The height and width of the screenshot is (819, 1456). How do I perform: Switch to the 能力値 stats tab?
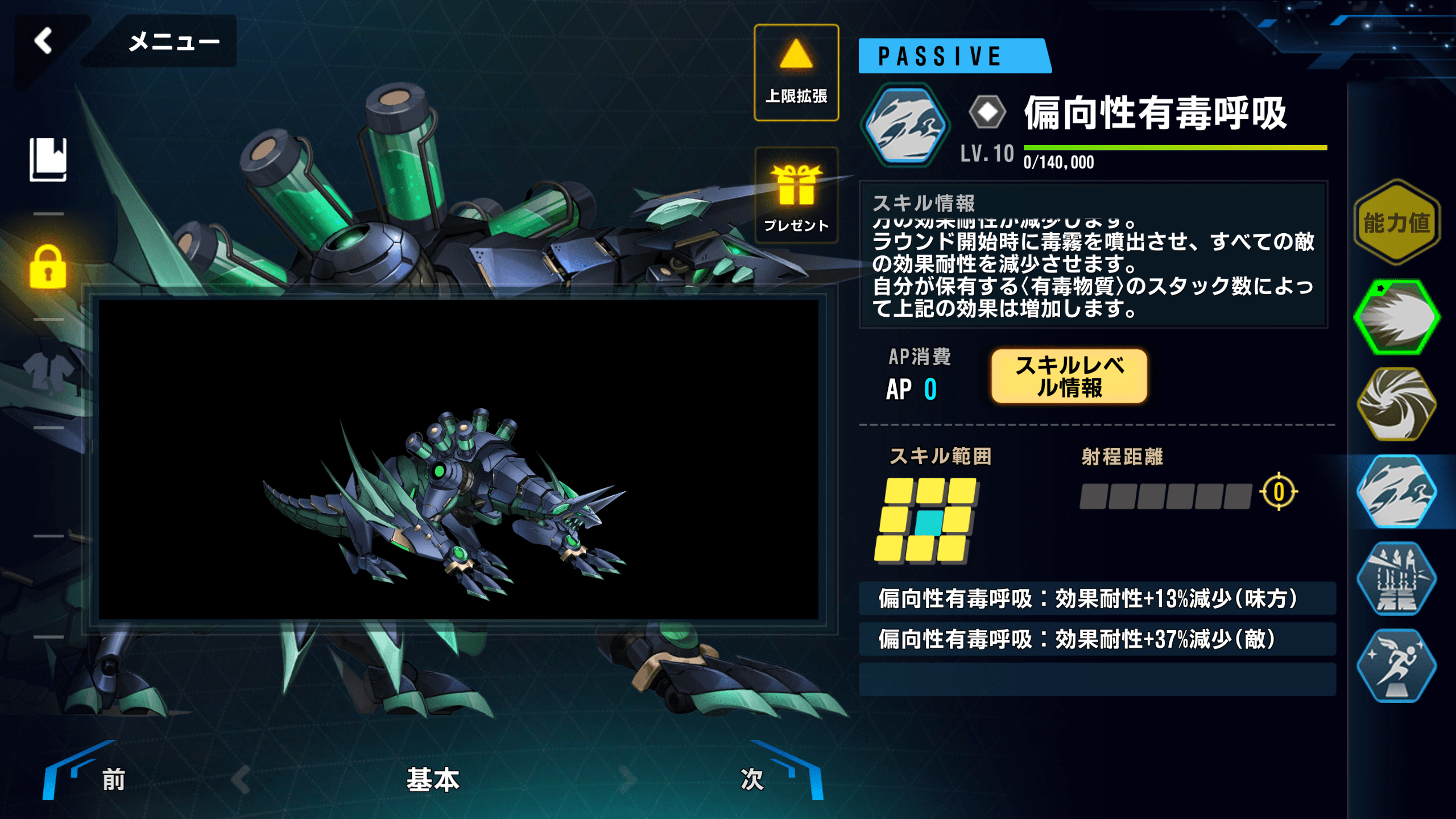pos(1396,222)
